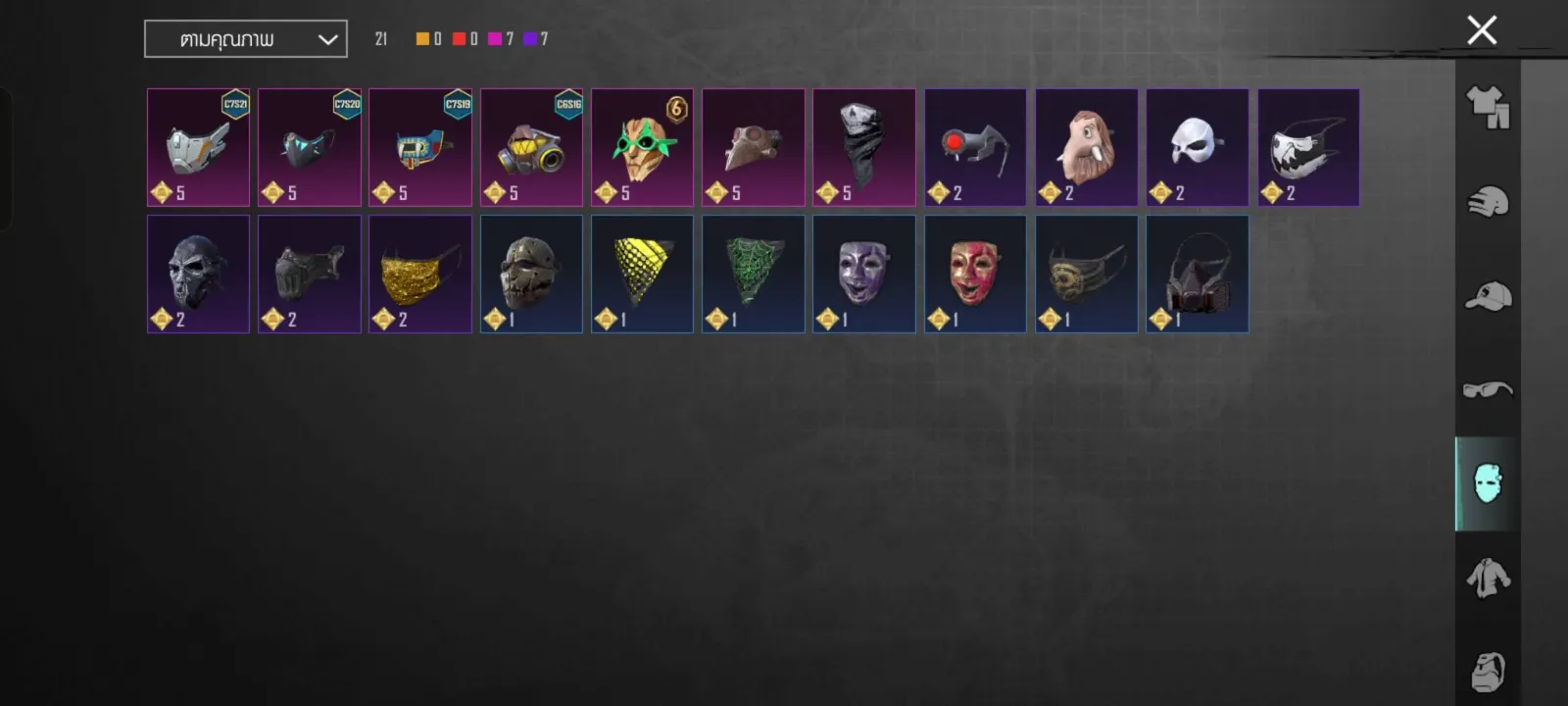Select the green star-glasses wooden mask
Image resolution: width=1568 pixels, height=706 pixels.
(642, 148)
